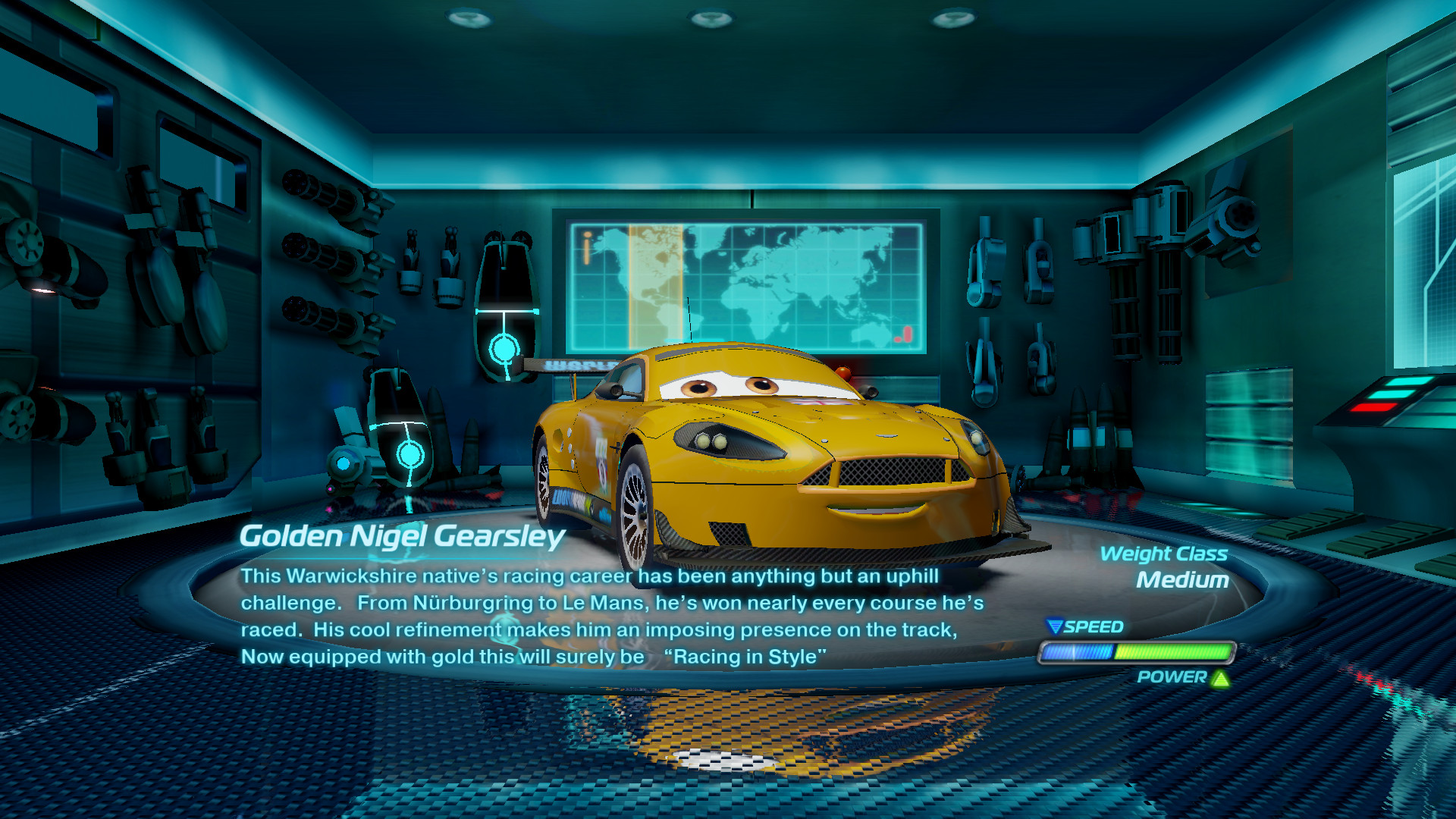Image resolution: width=1456 pixels, height=819 pixels.
Task: Select the car's front left wheel
Action: [x=634, y=504]
